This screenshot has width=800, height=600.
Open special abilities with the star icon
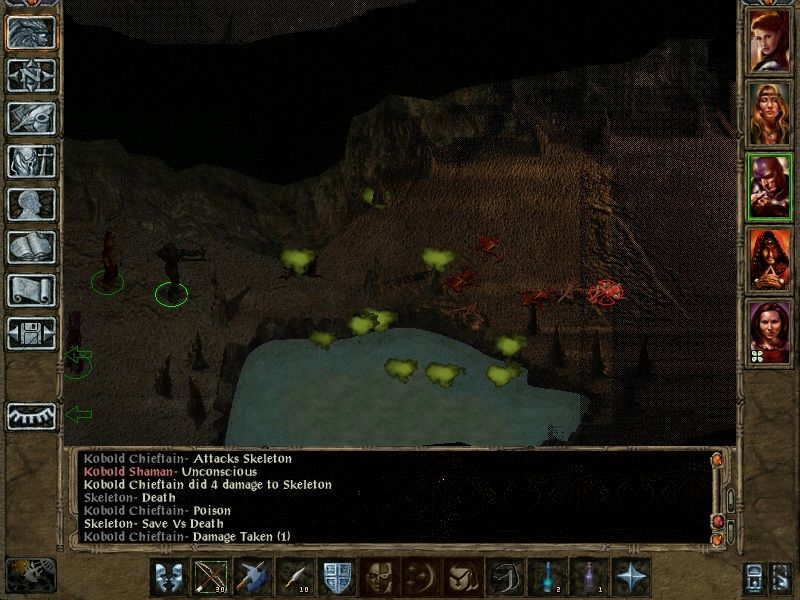click(x=633, y=578)
